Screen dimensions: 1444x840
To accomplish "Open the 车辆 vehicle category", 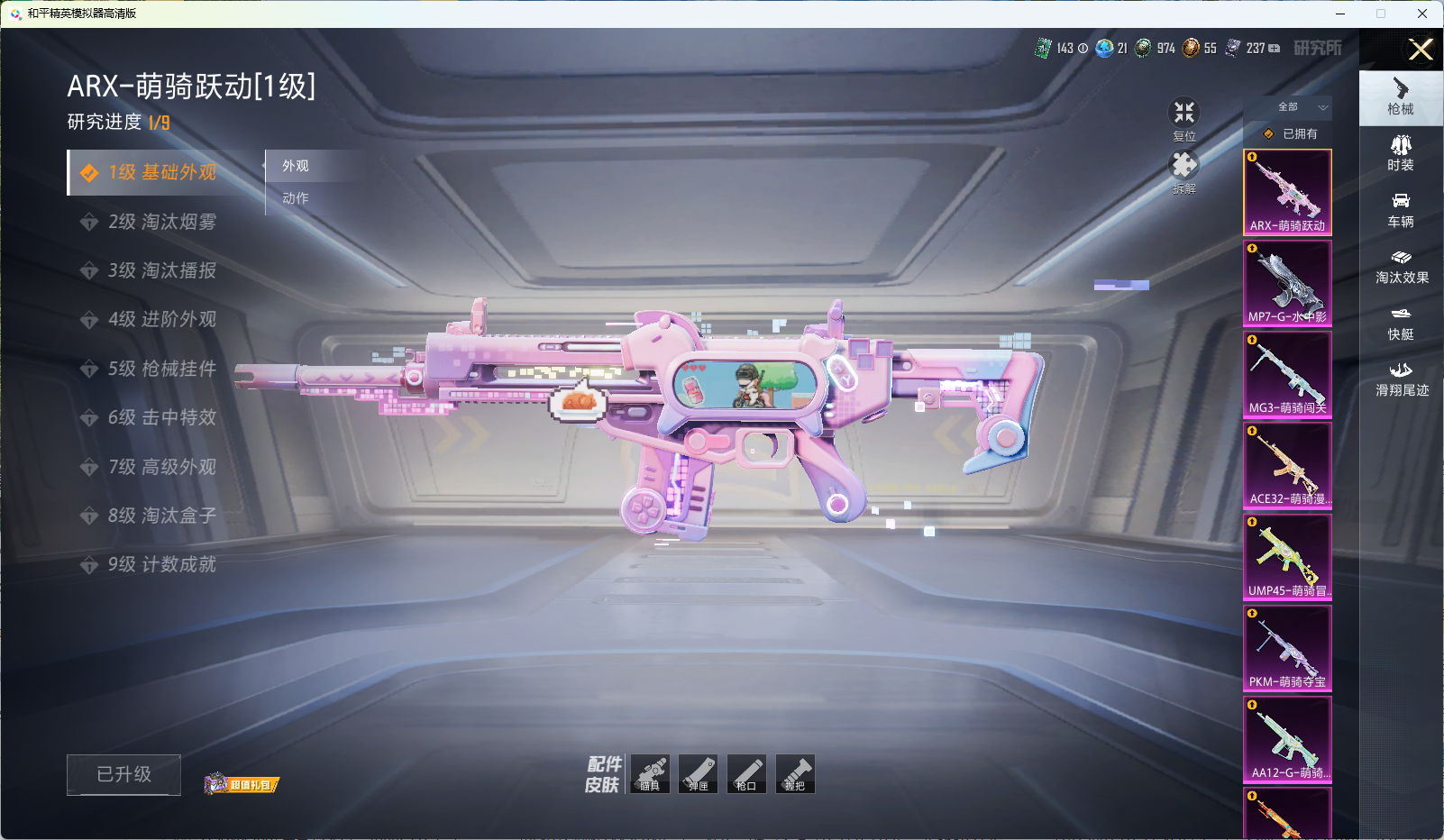I will point(1401,210).
